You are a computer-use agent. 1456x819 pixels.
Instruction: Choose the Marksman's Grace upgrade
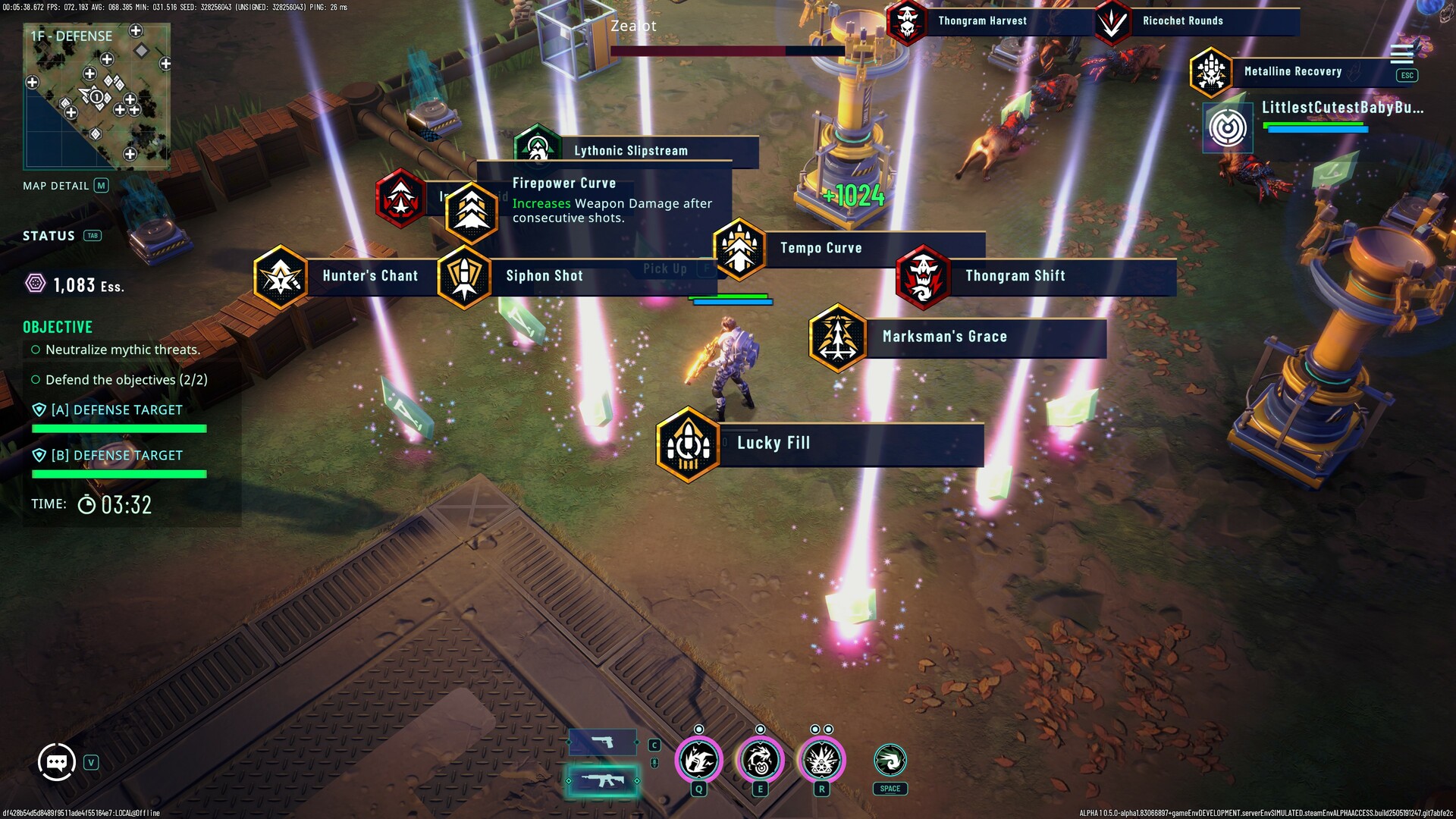(x=944, y=337)
